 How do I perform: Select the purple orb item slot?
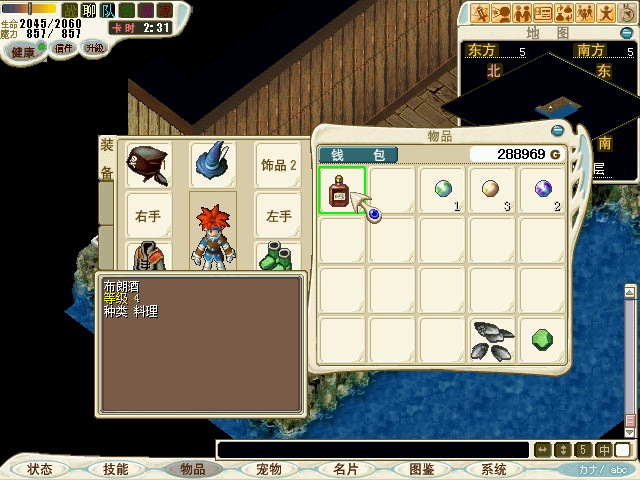click(543, 190)
